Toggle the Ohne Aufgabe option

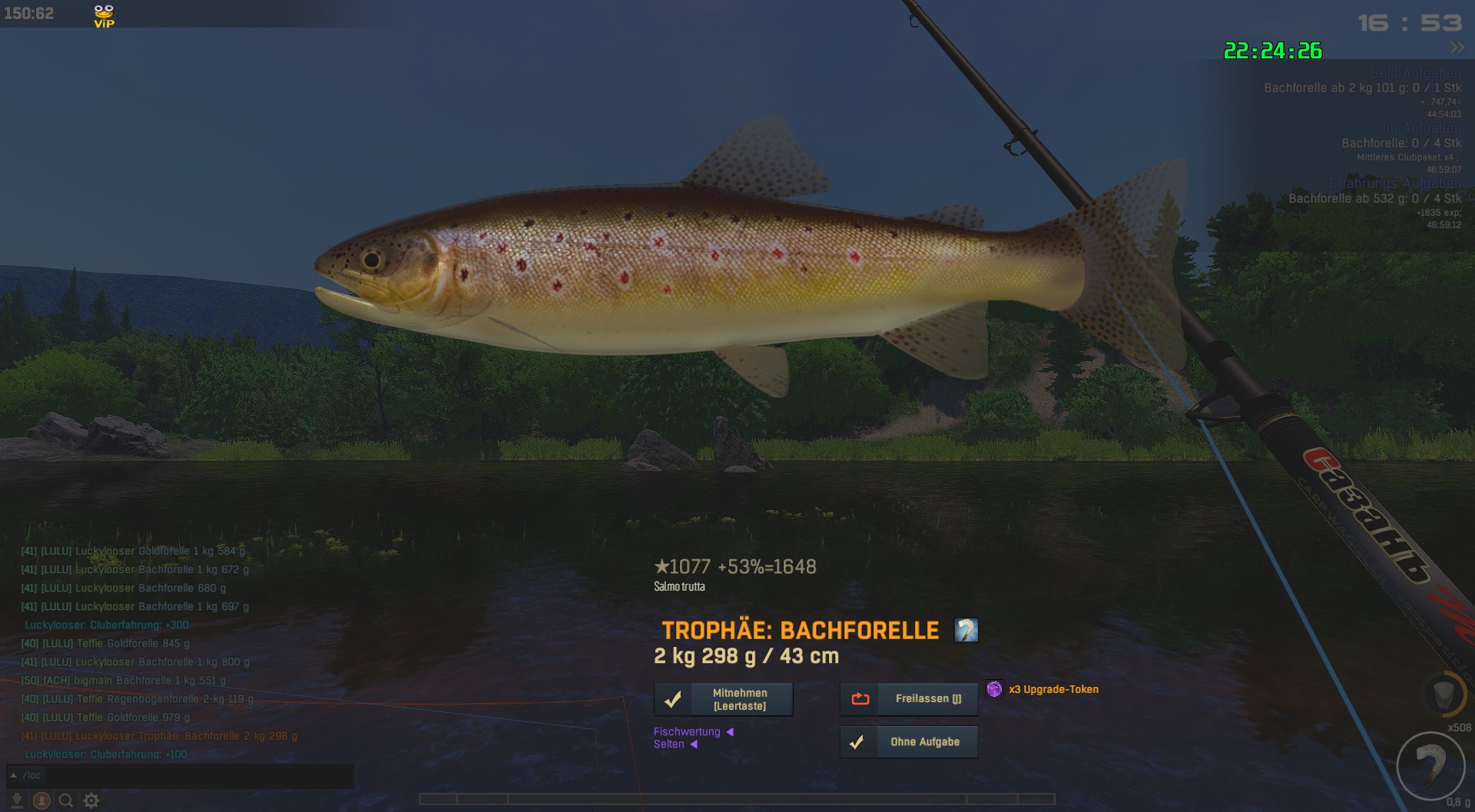(x=909, y=742)
